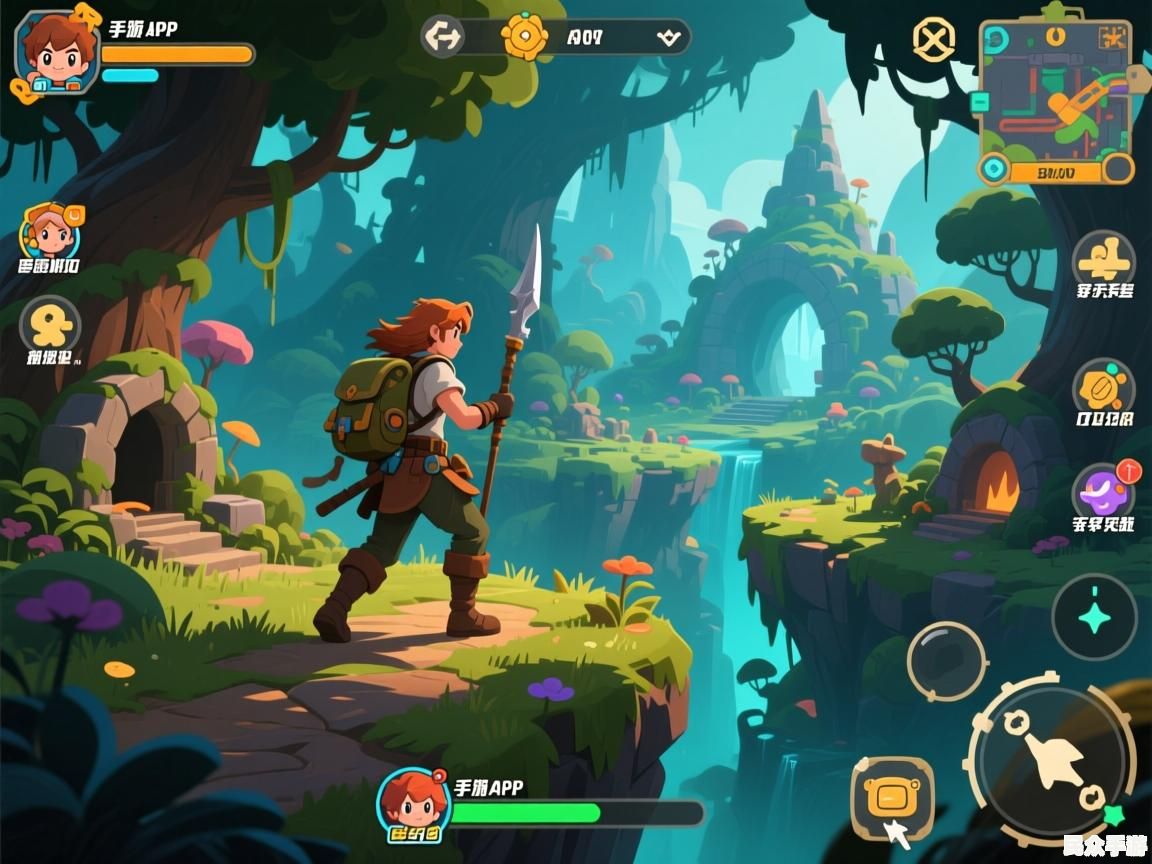Click the orange label bar under the minimap
The height and width of the screenshot is (864, 1152).
click(x=1056, y=171)
